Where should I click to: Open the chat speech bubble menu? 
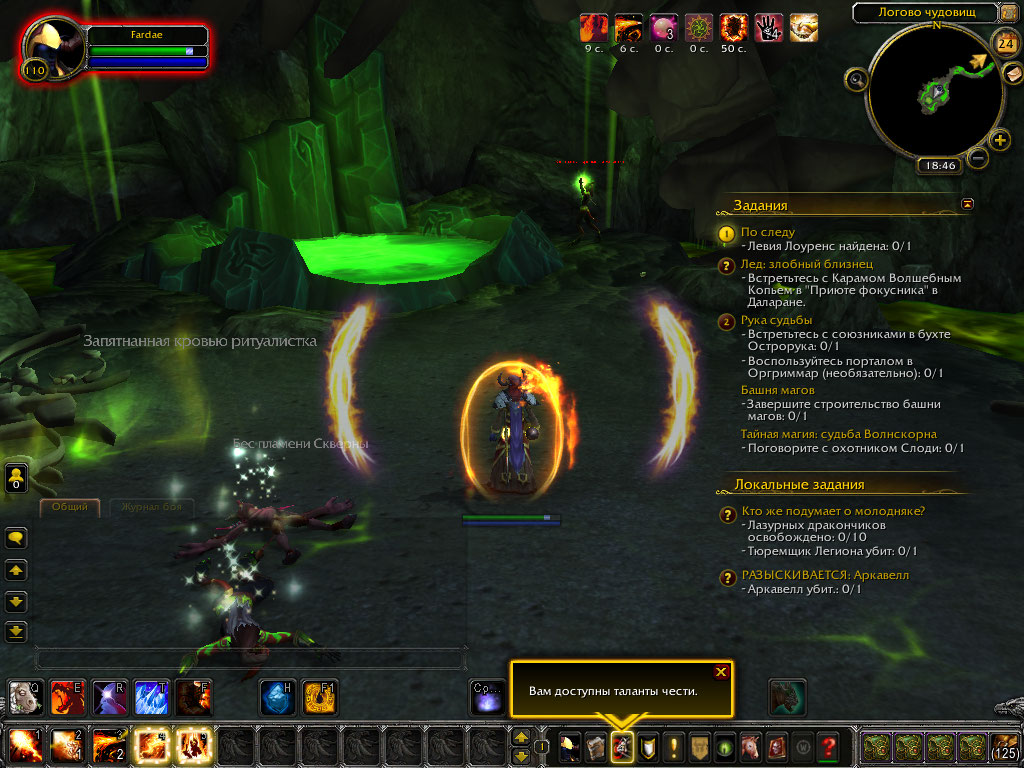[17, 539]
